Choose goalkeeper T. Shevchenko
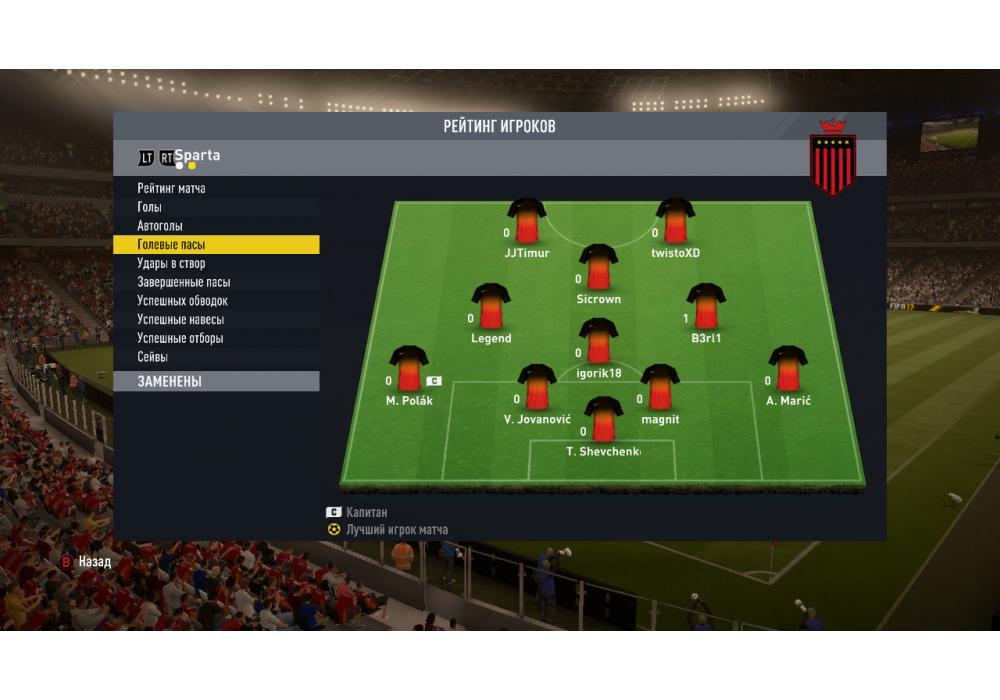The height and width of the screenshot is (700, 1000). pos(603,420)
